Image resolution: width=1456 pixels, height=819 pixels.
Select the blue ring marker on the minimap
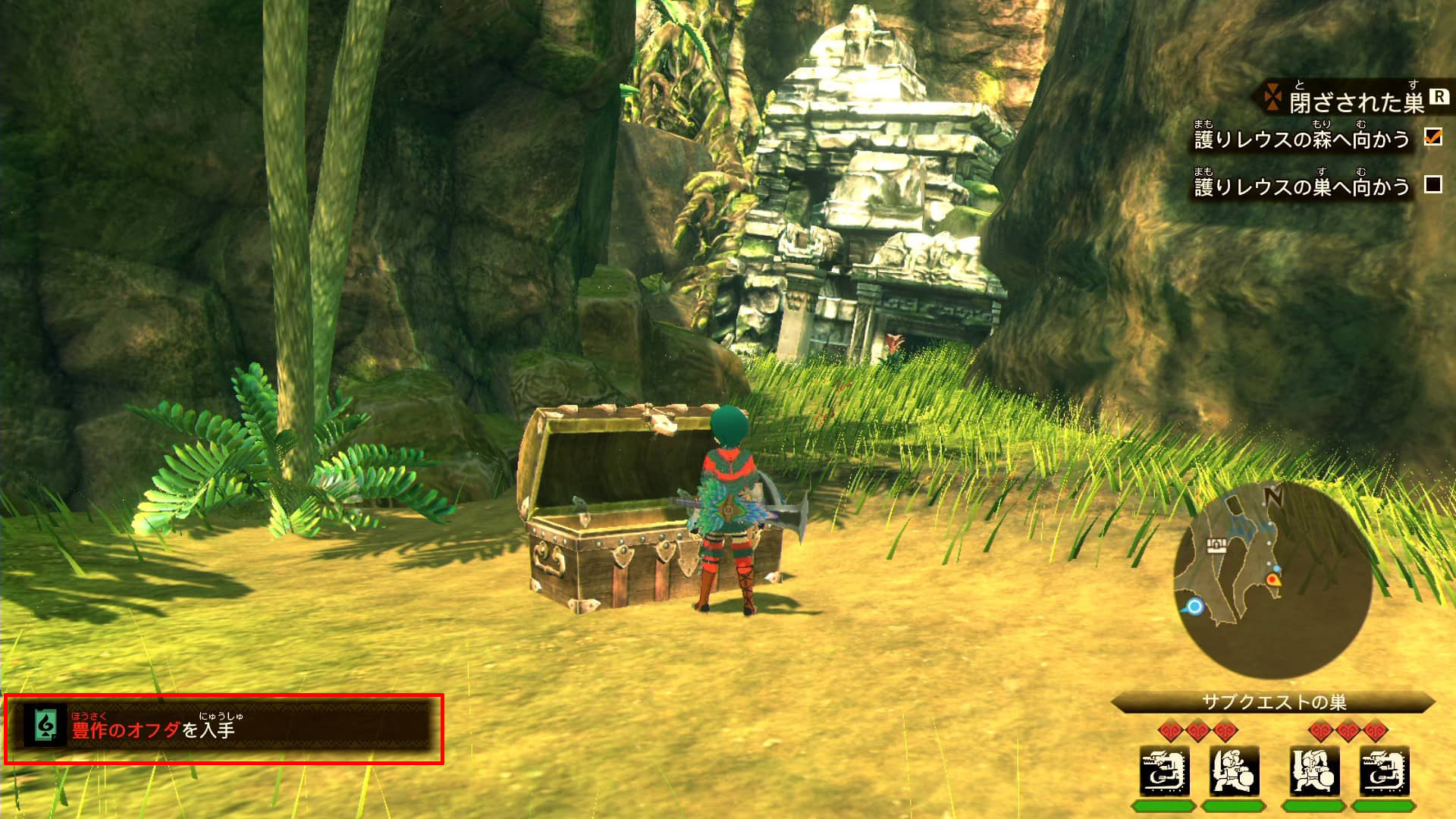(1195, 607)
